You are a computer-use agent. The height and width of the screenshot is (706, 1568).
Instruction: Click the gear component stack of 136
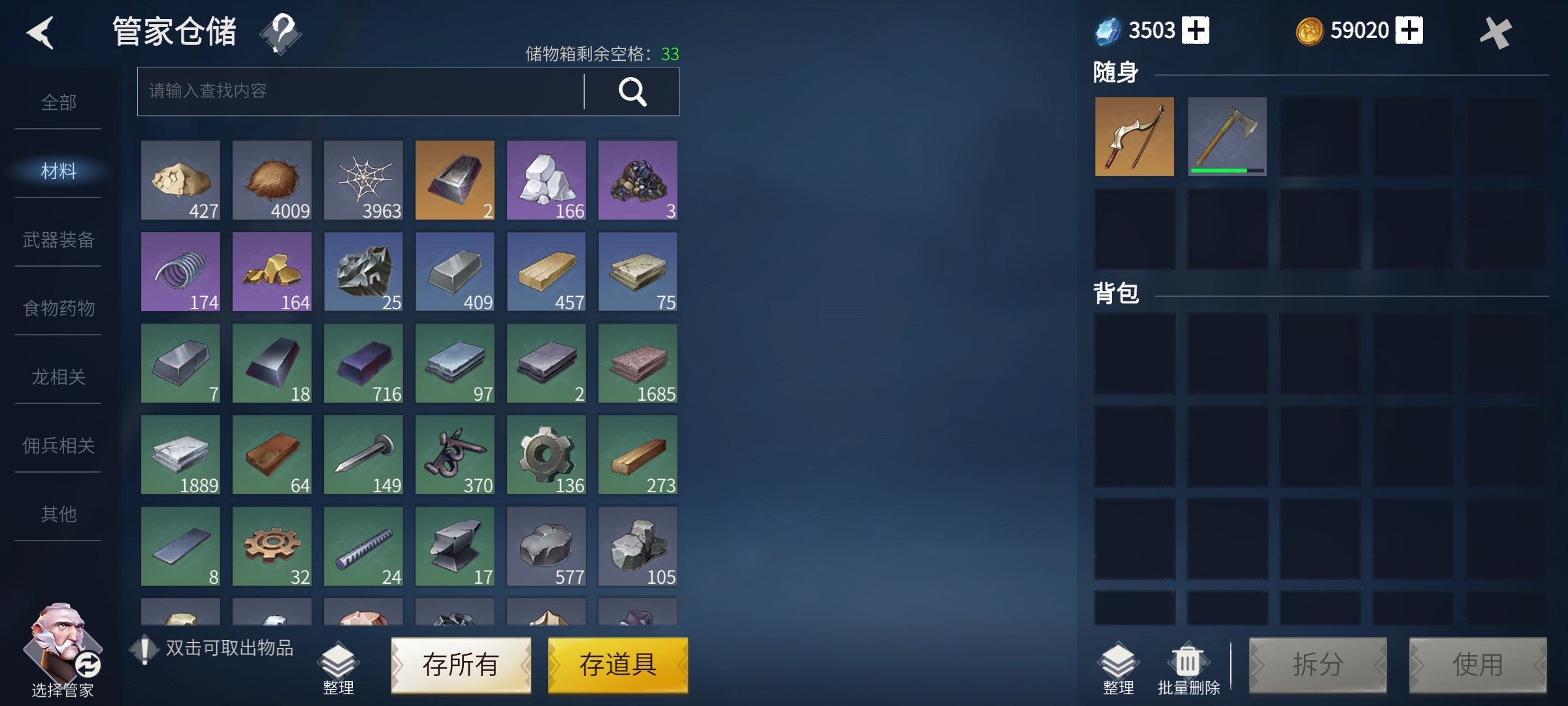(546, 454)
